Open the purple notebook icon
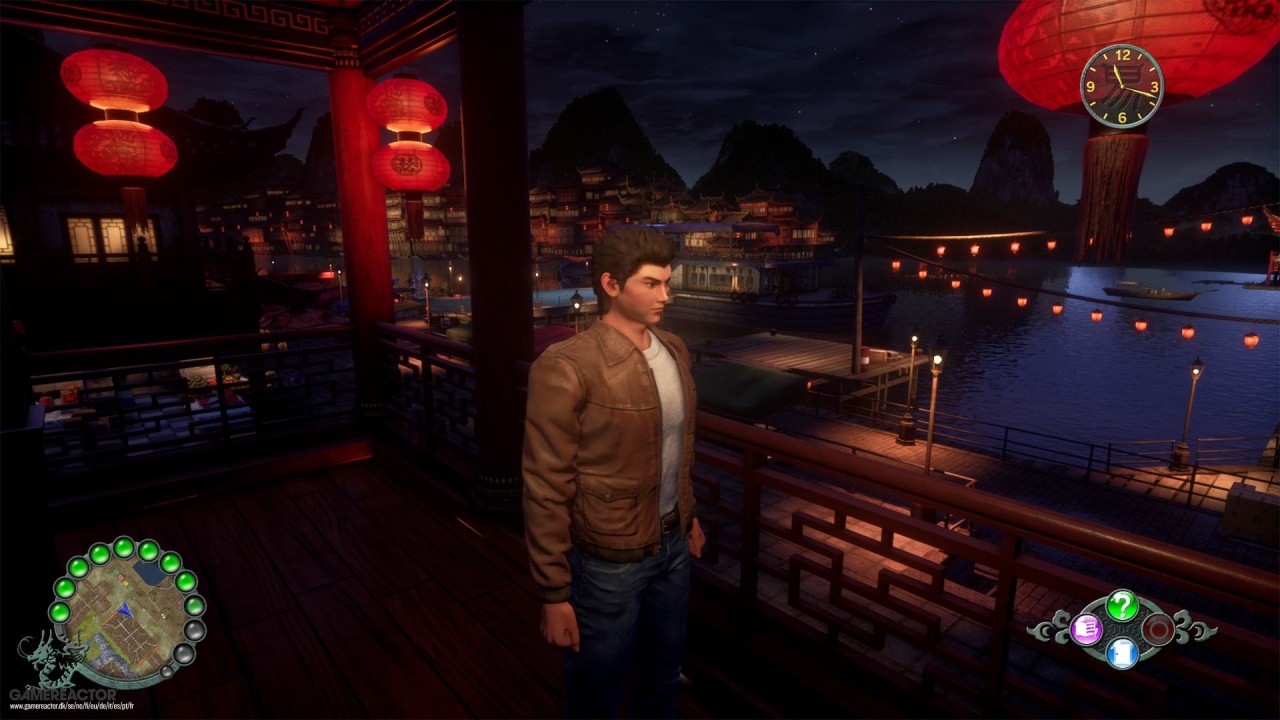Viewport: 1280px width, 720px height. 1086,629
